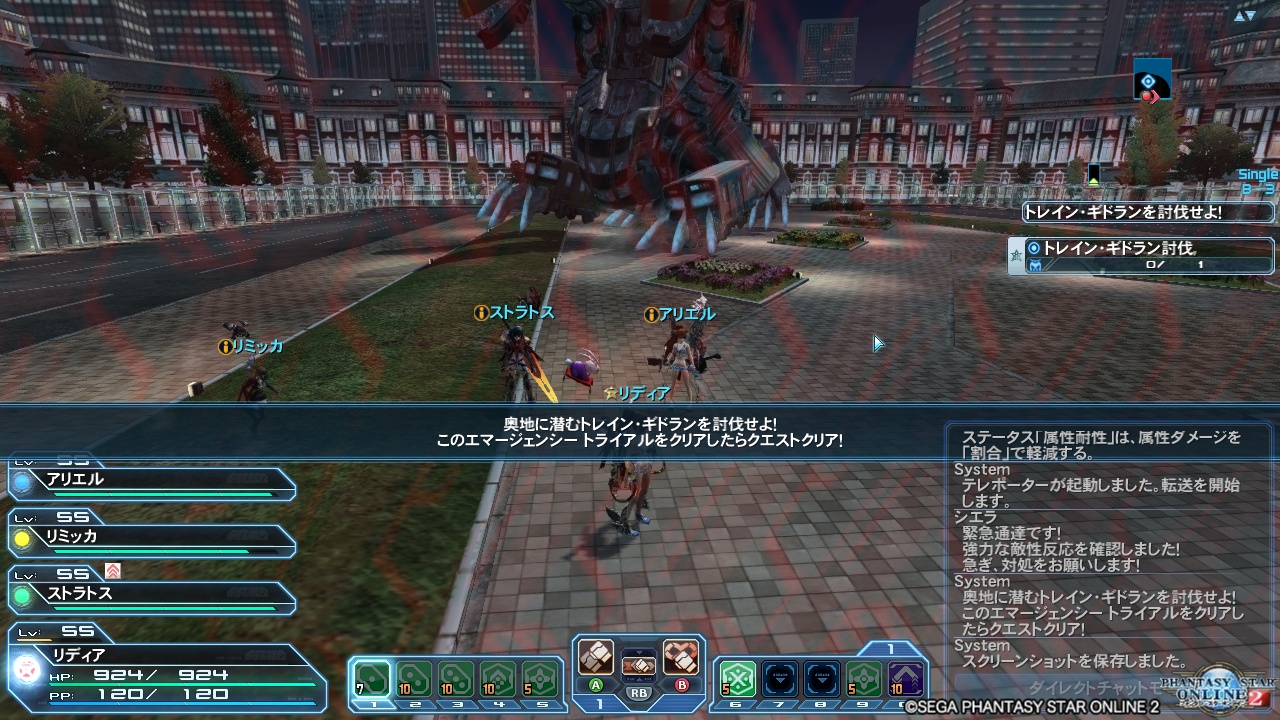Click the knuckles weapon icon above button A
Viewport: 1280px width, 720px height.
click(x=597, y=659)
